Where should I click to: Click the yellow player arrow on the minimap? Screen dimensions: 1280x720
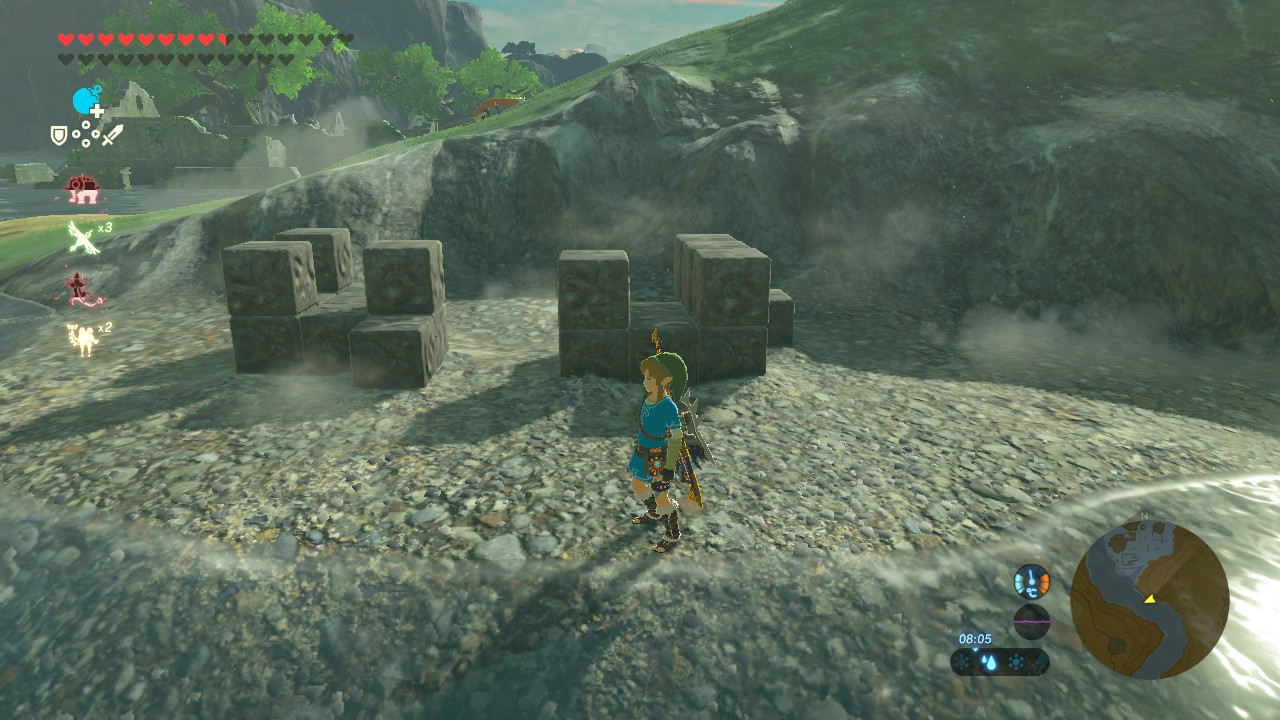[x=1150, y=599]
